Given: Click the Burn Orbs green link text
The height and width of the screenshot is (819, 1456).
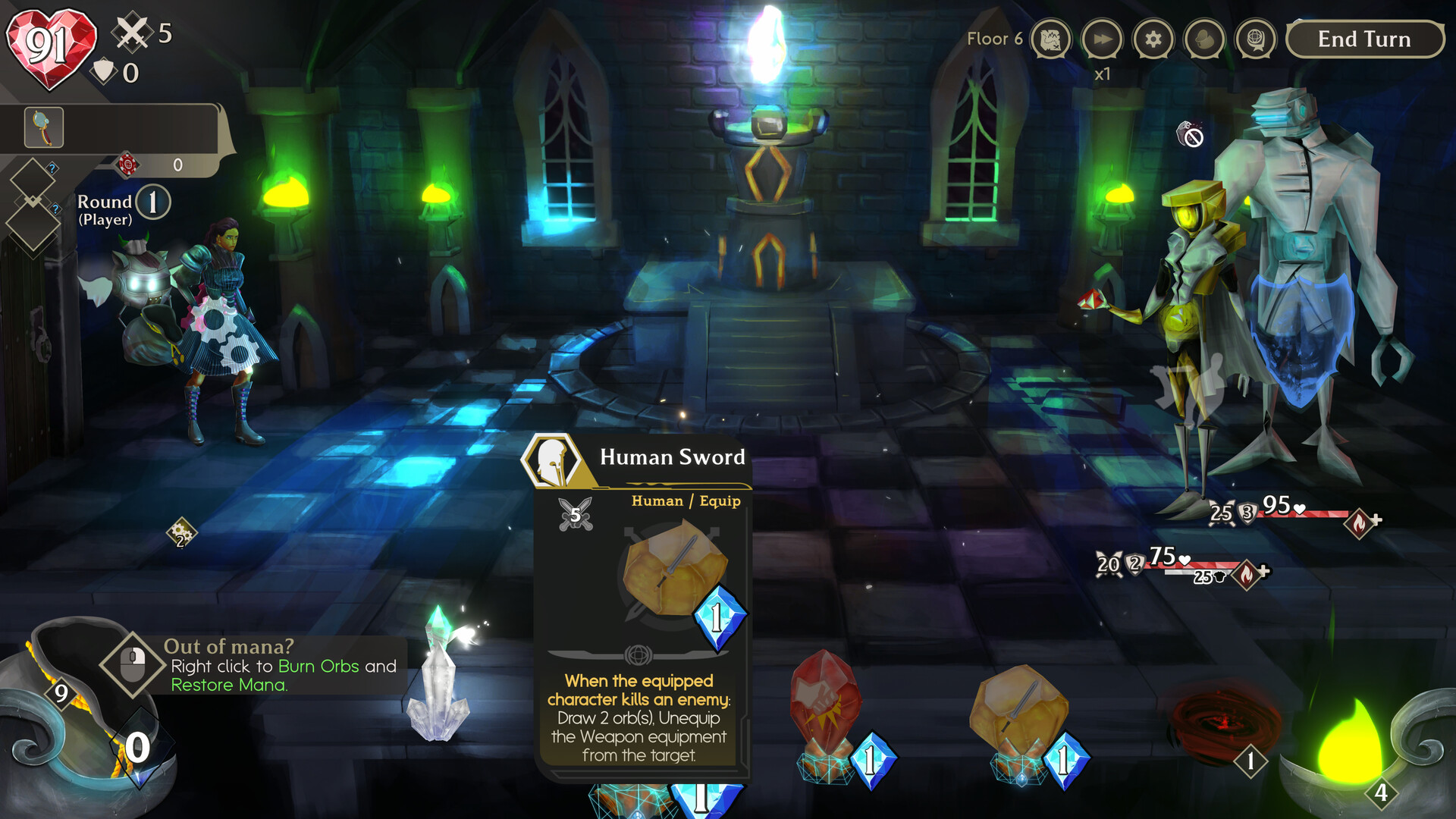Looking at the screenshot, I should coord(317,666).
